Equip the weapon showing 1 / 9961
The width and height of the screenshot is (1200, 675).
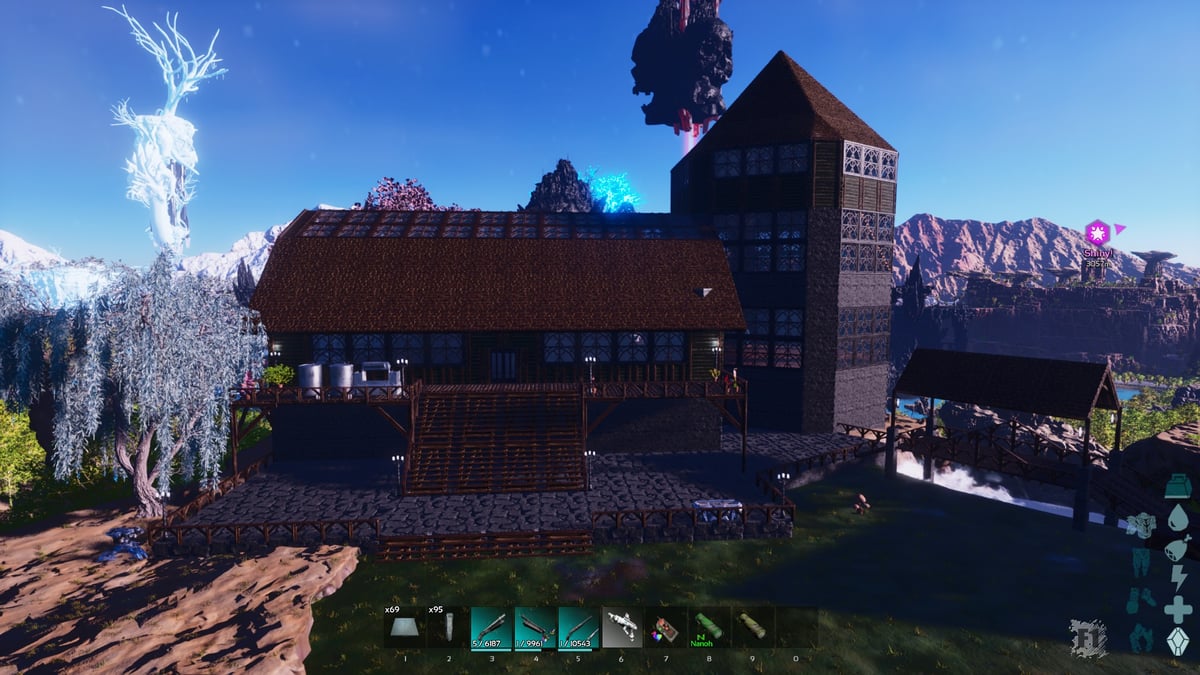tap(536, 628)
